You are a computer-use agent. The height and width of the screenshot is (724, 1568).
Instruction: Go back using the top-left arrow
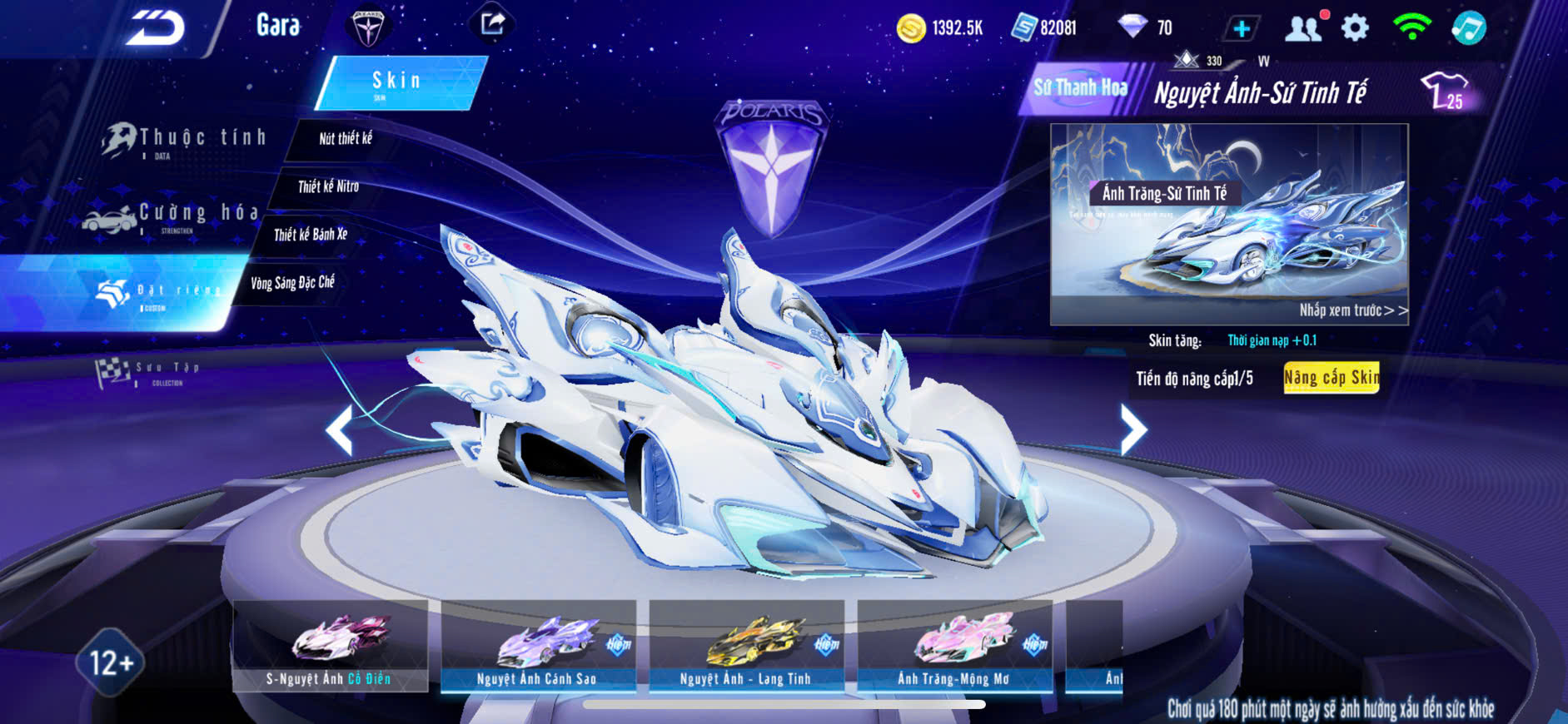coord(156,28)
